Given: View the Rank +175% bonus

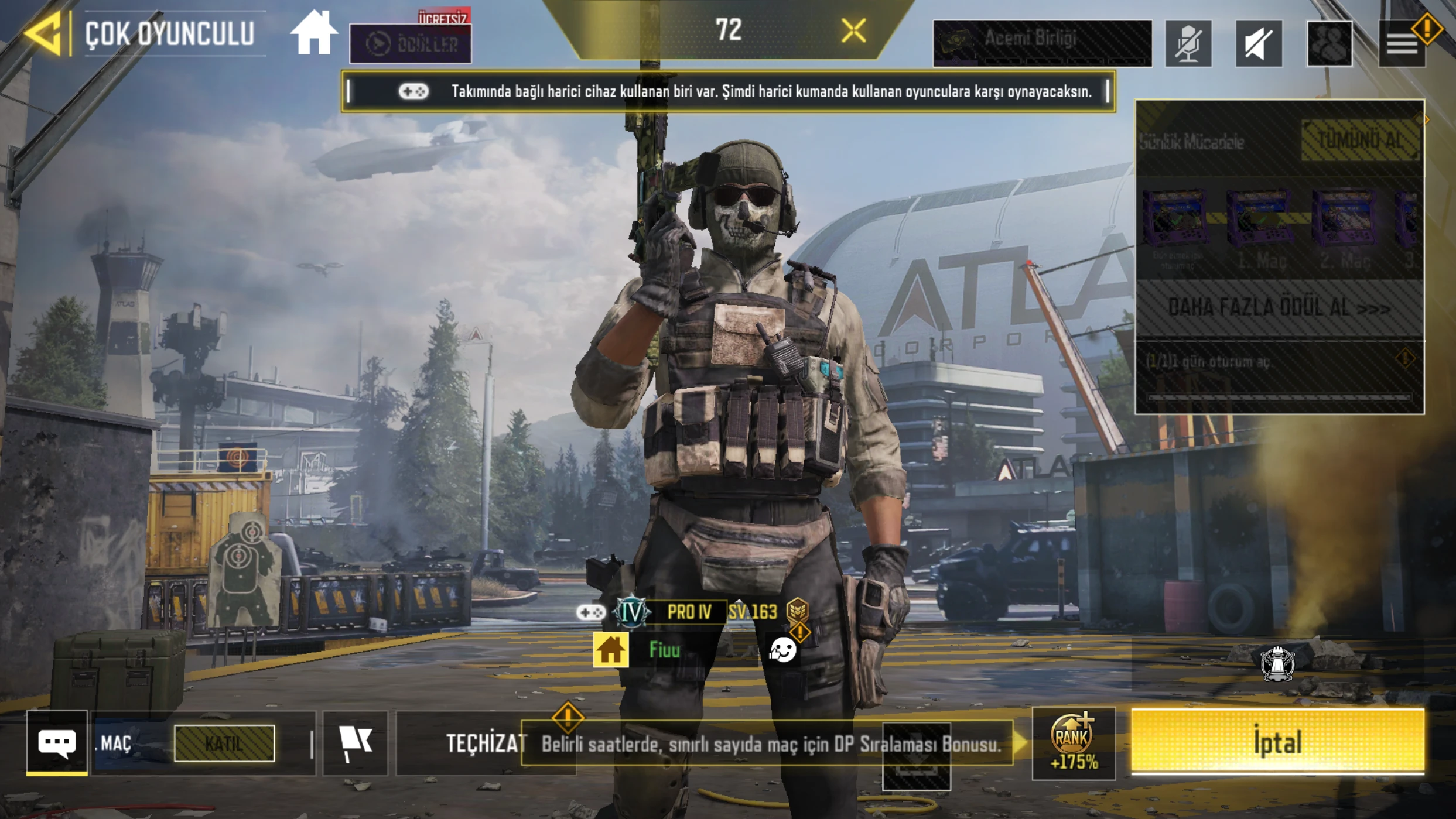Looking at the screenshot, I should (x=1073, y=743).
